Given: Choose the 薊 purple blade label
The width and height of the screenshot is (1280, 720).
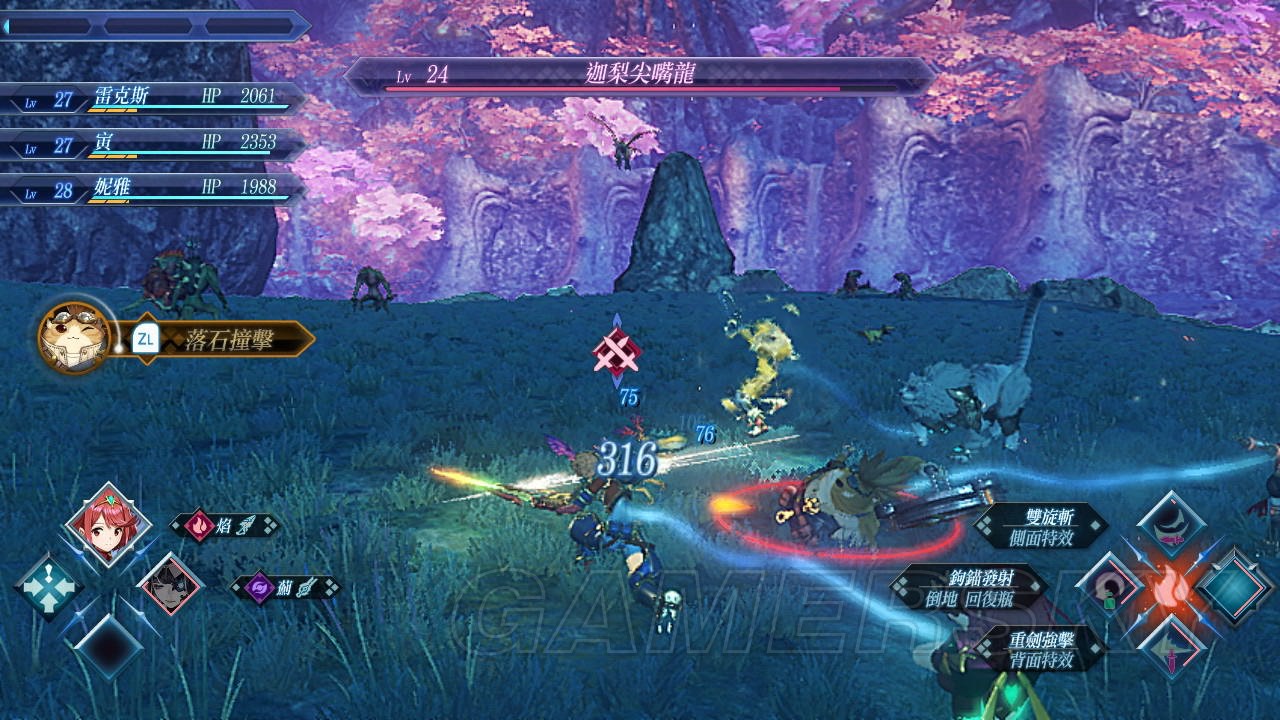Looking at the screenshot, I should tap(285, 588).
